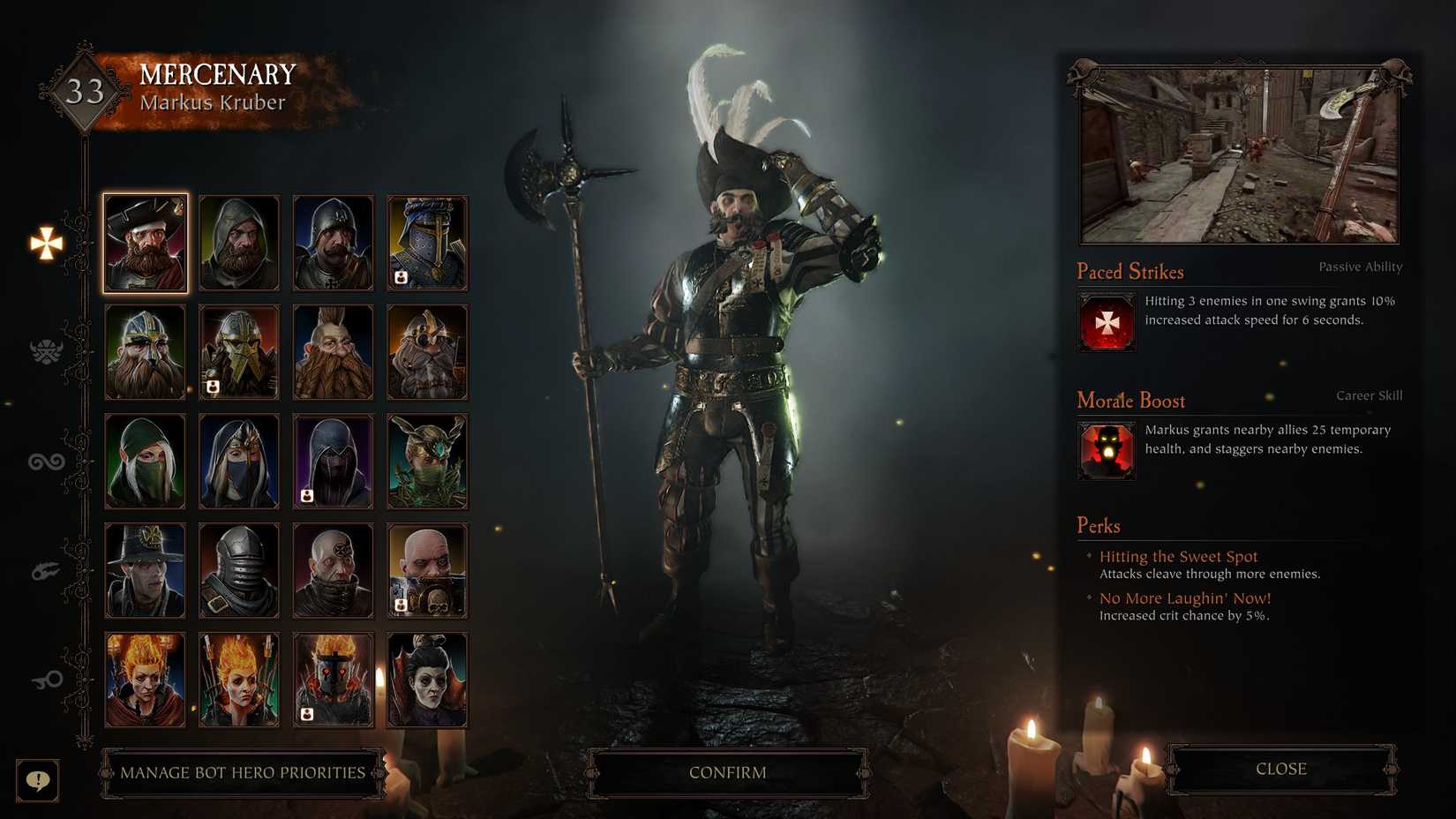
Task: Click the exclamation mark icon bottom left
Action: tap(37, 780)
